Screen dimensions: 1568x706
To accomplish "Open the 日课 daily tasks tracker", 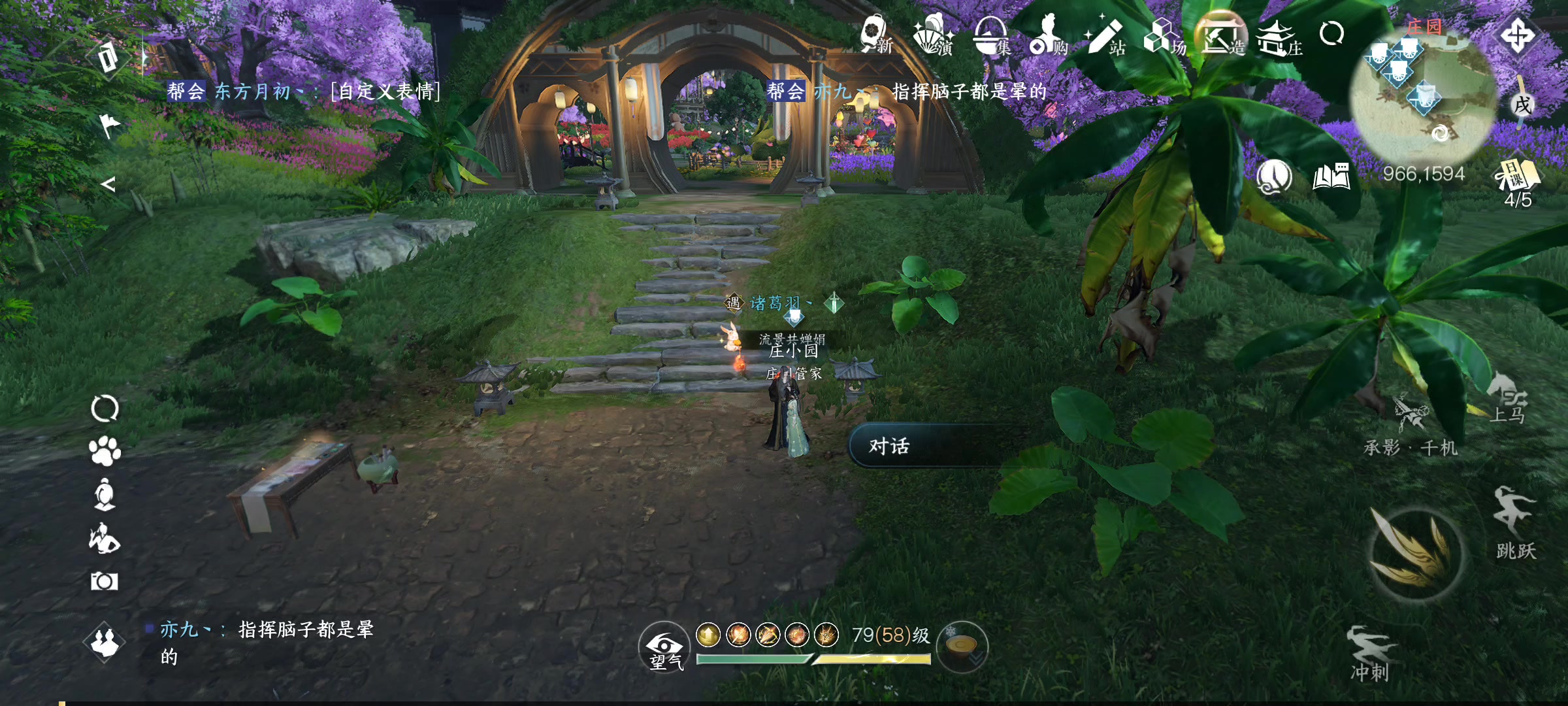I will coord(1517,183).
